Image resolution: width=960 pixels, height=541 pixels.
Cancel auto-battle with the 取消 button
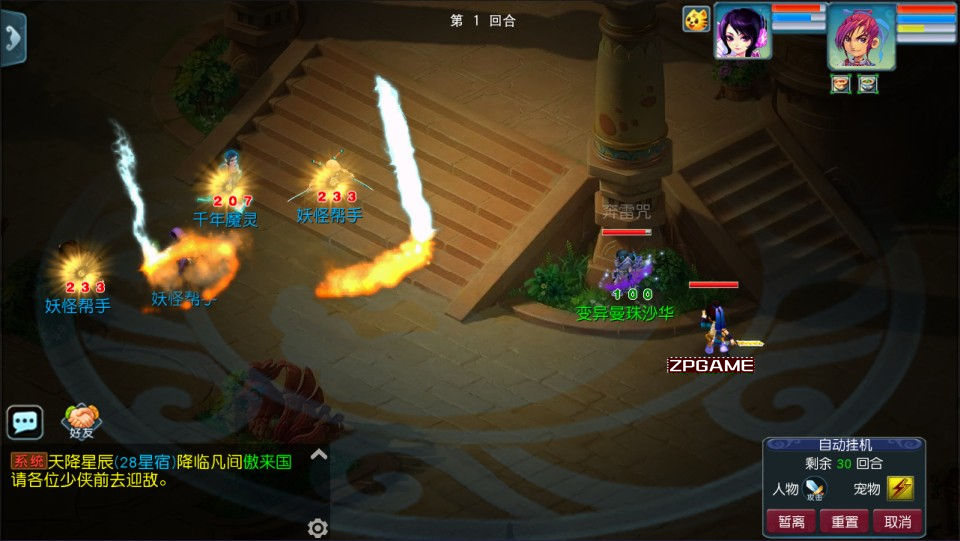[x=898, y=521]
